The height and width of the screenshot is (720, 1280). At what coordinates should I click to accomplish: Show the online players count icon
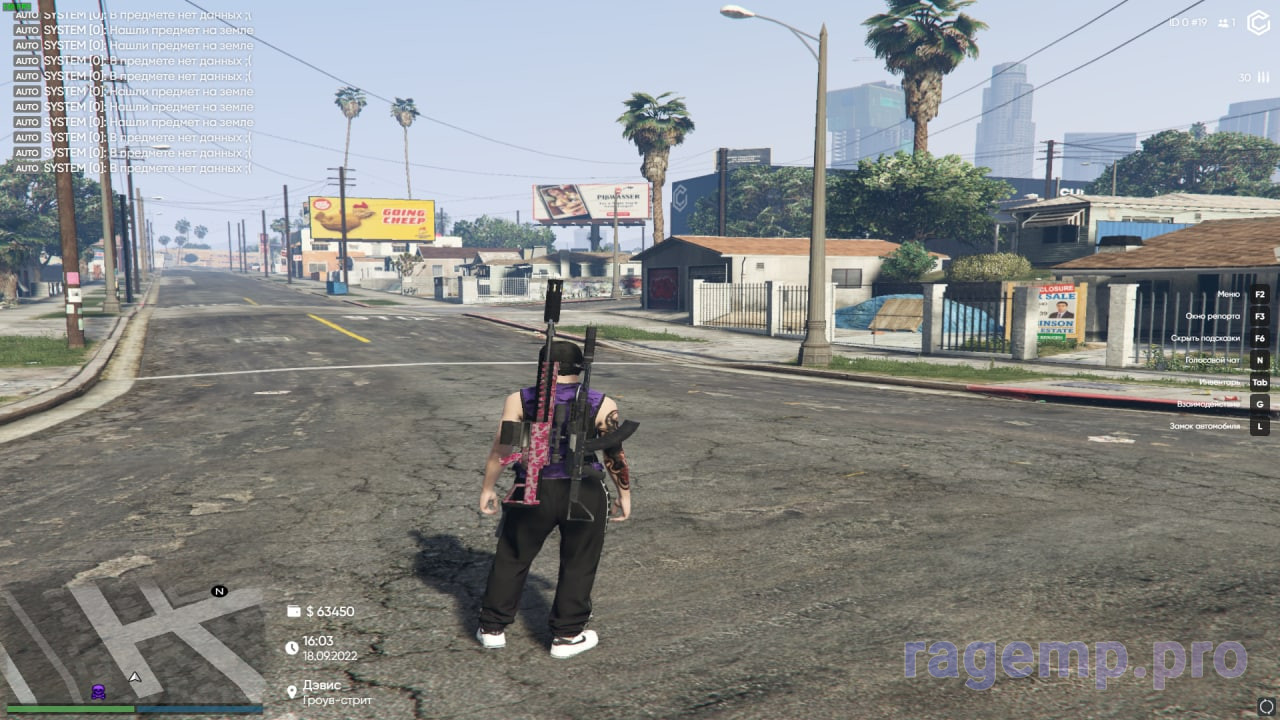coord(1223,23)
